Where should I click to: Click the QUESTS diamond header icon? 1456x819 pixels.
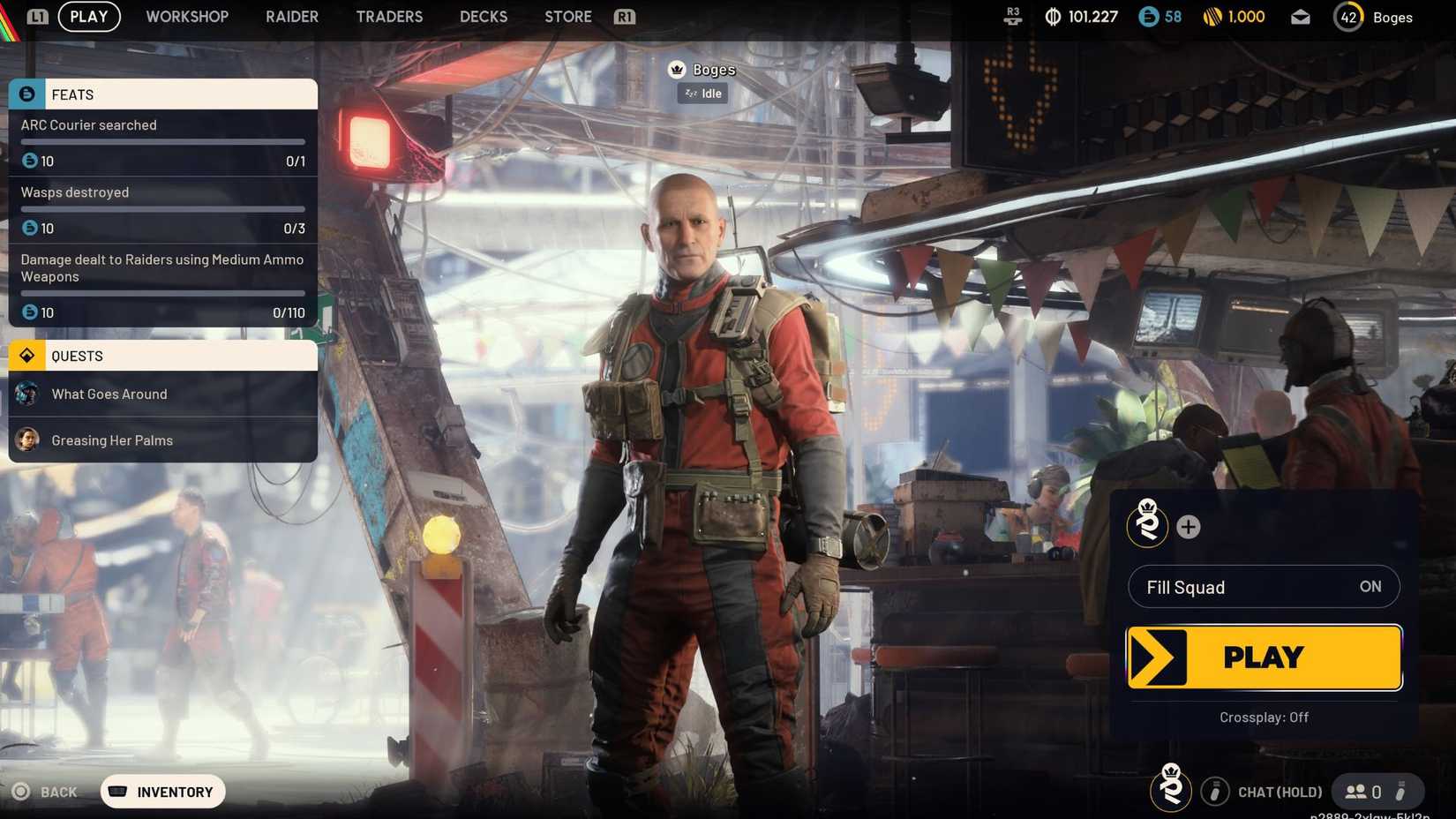27,355
